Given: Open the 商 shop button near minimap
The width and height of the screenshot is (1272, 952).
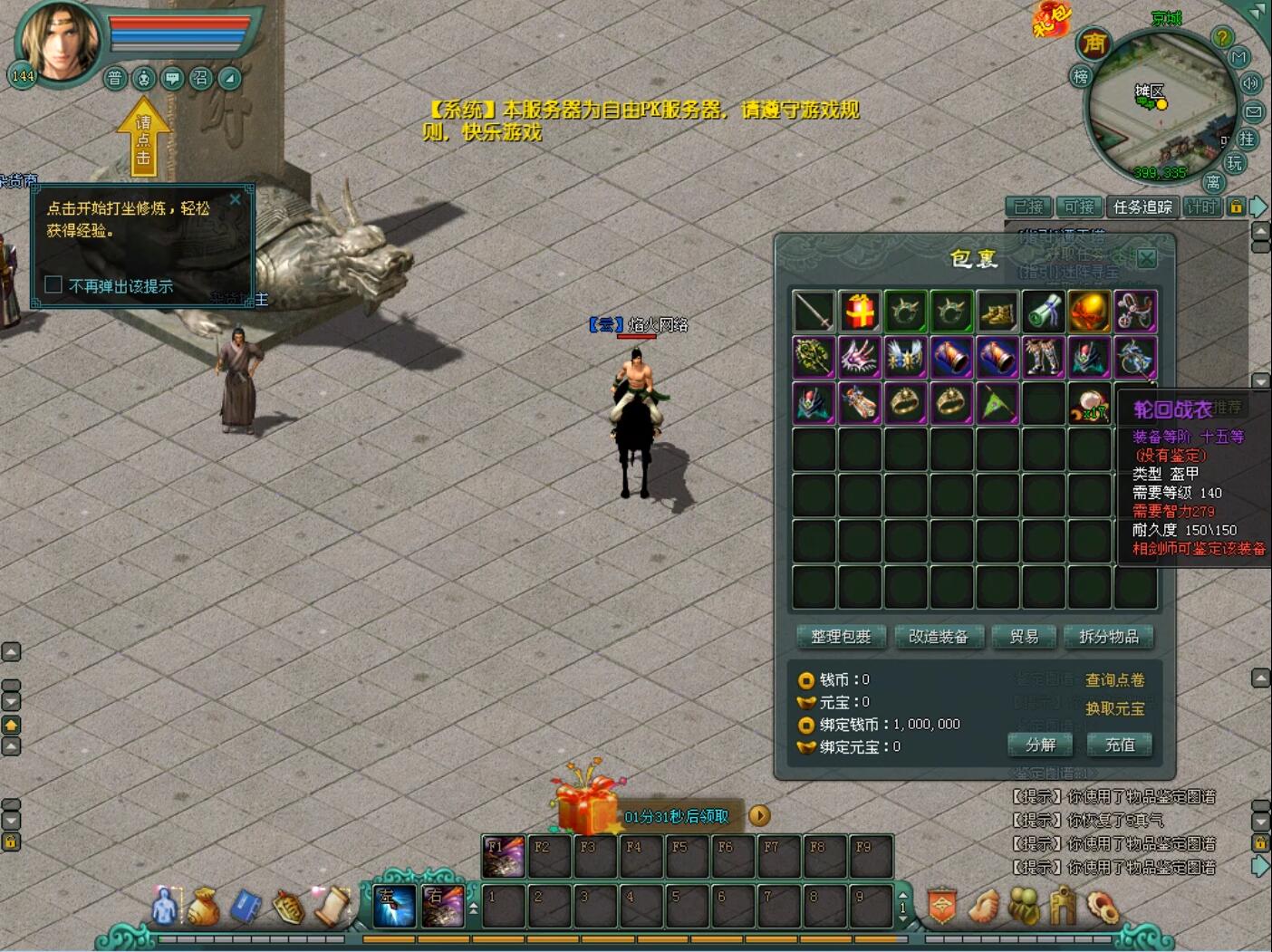Looking at the screenshot, I should coord(1094,43).
